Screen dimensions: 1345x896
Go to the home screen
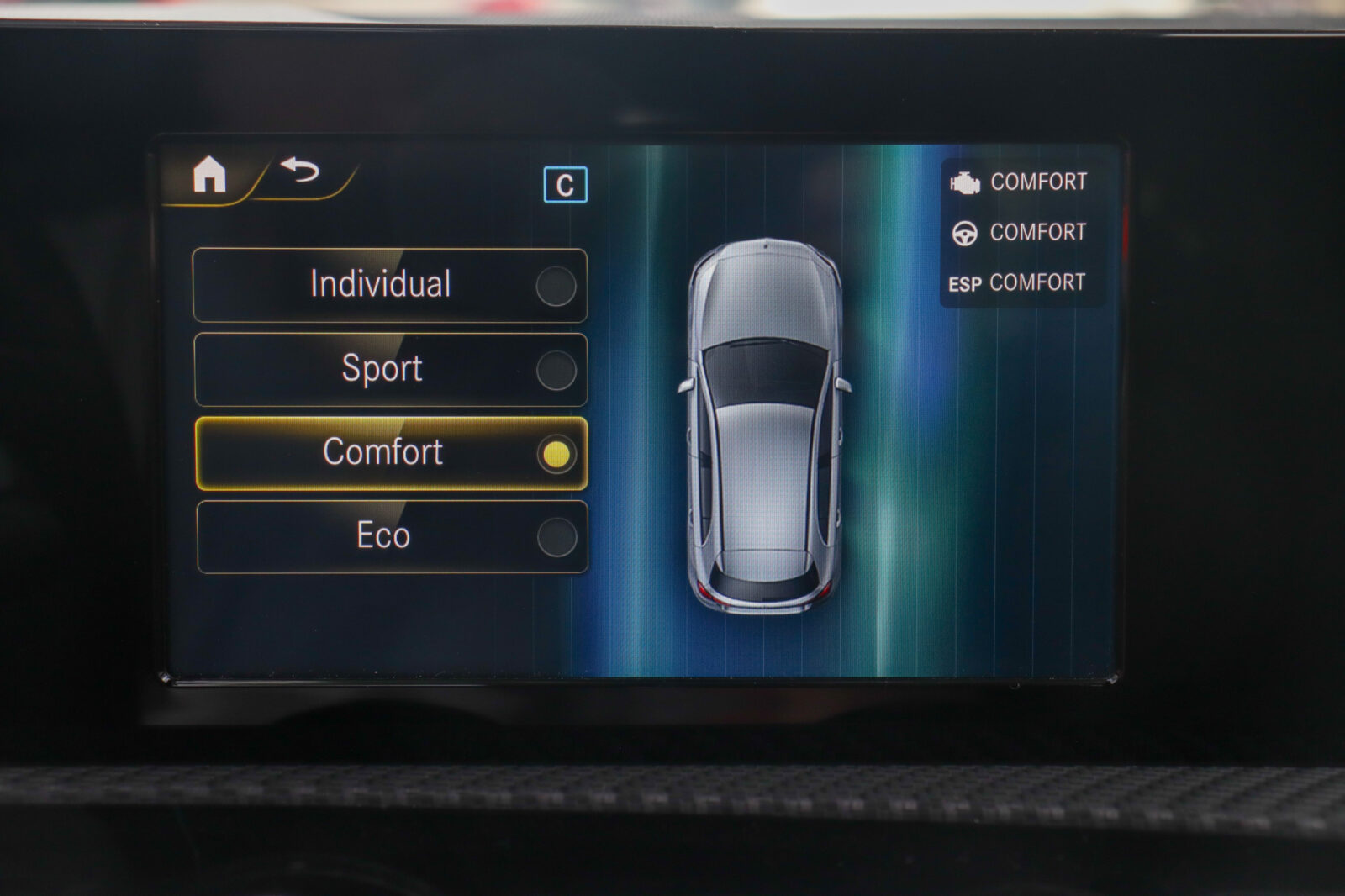point(209,175)
